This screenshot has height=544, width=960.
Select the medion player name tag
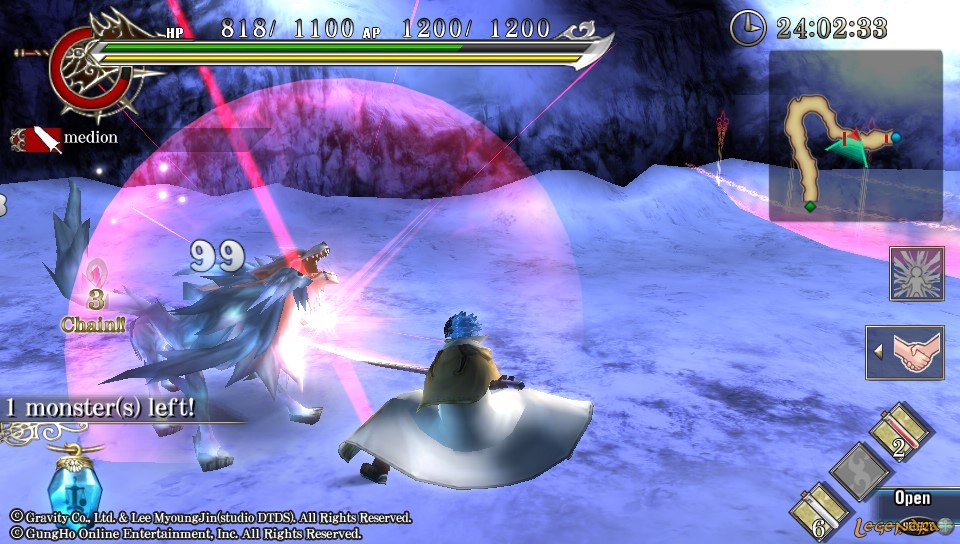click(66, 138)
